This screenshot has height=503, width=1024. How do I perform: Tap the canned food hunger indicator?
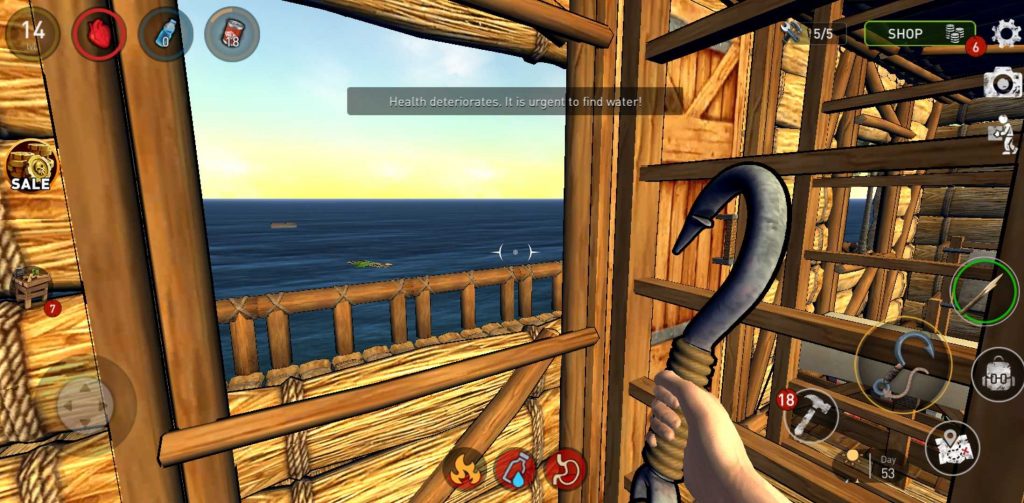pyautogui.click(x=232, y=35)
